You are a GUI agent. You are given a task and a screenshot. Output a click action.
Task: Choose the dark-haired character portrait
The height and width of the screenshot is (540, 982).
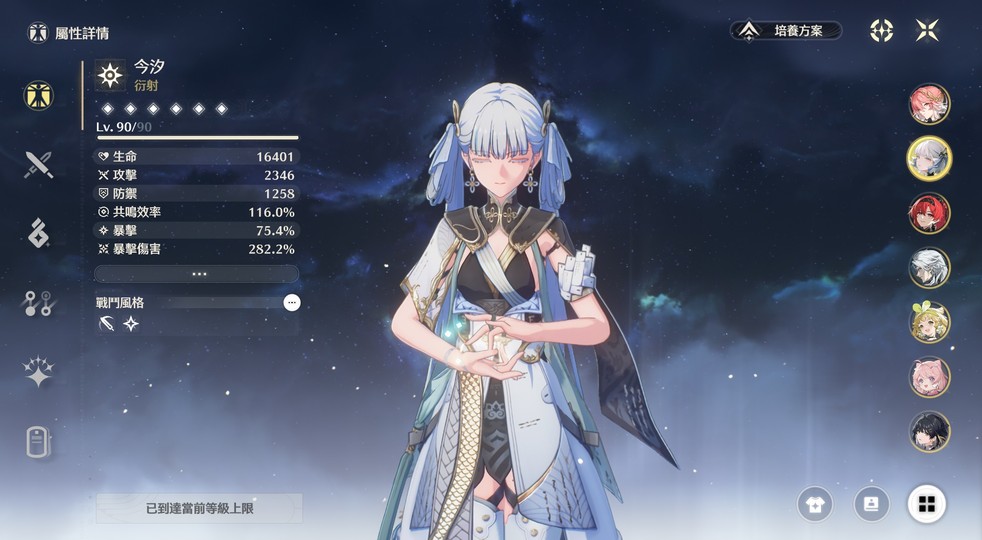(929, 431)
